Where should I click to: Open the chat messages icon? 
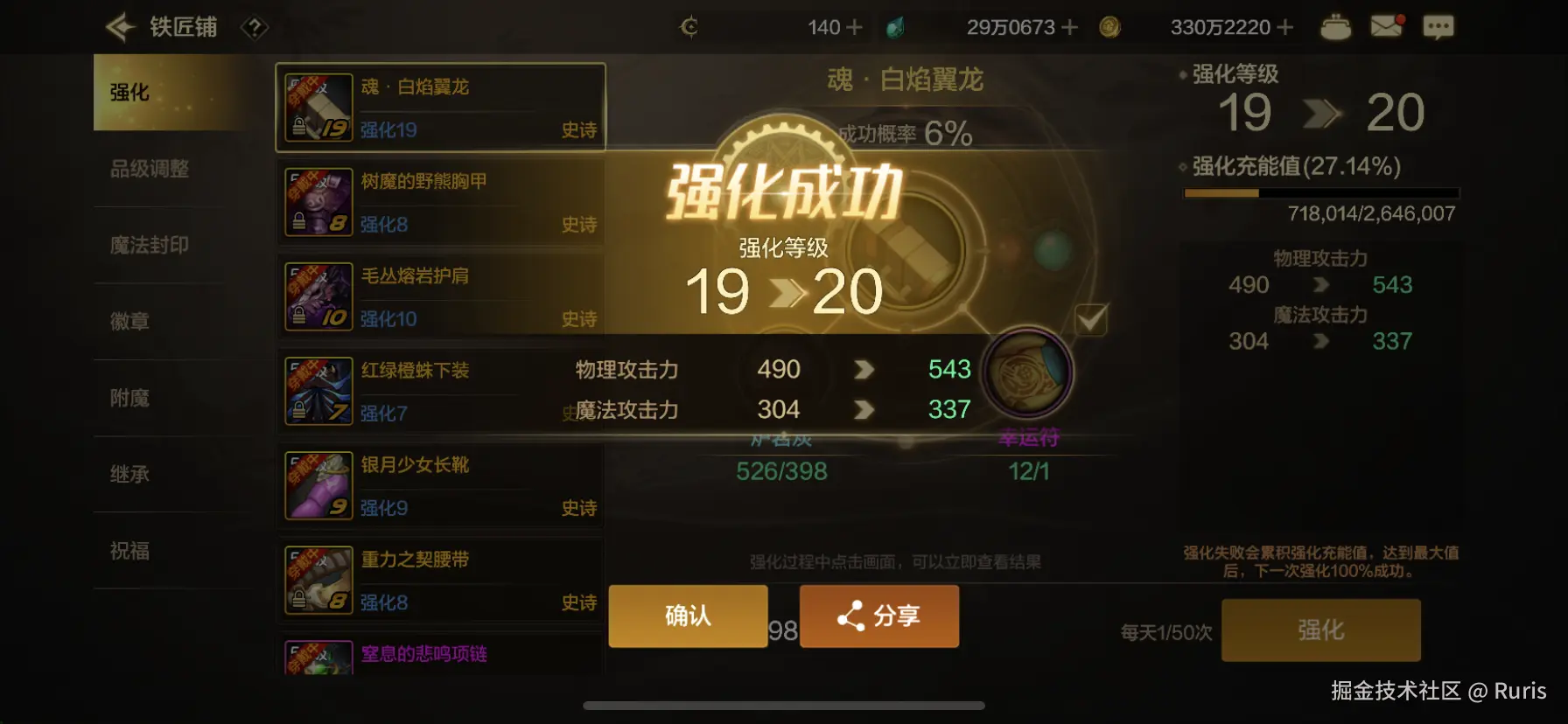(1439, 26)
